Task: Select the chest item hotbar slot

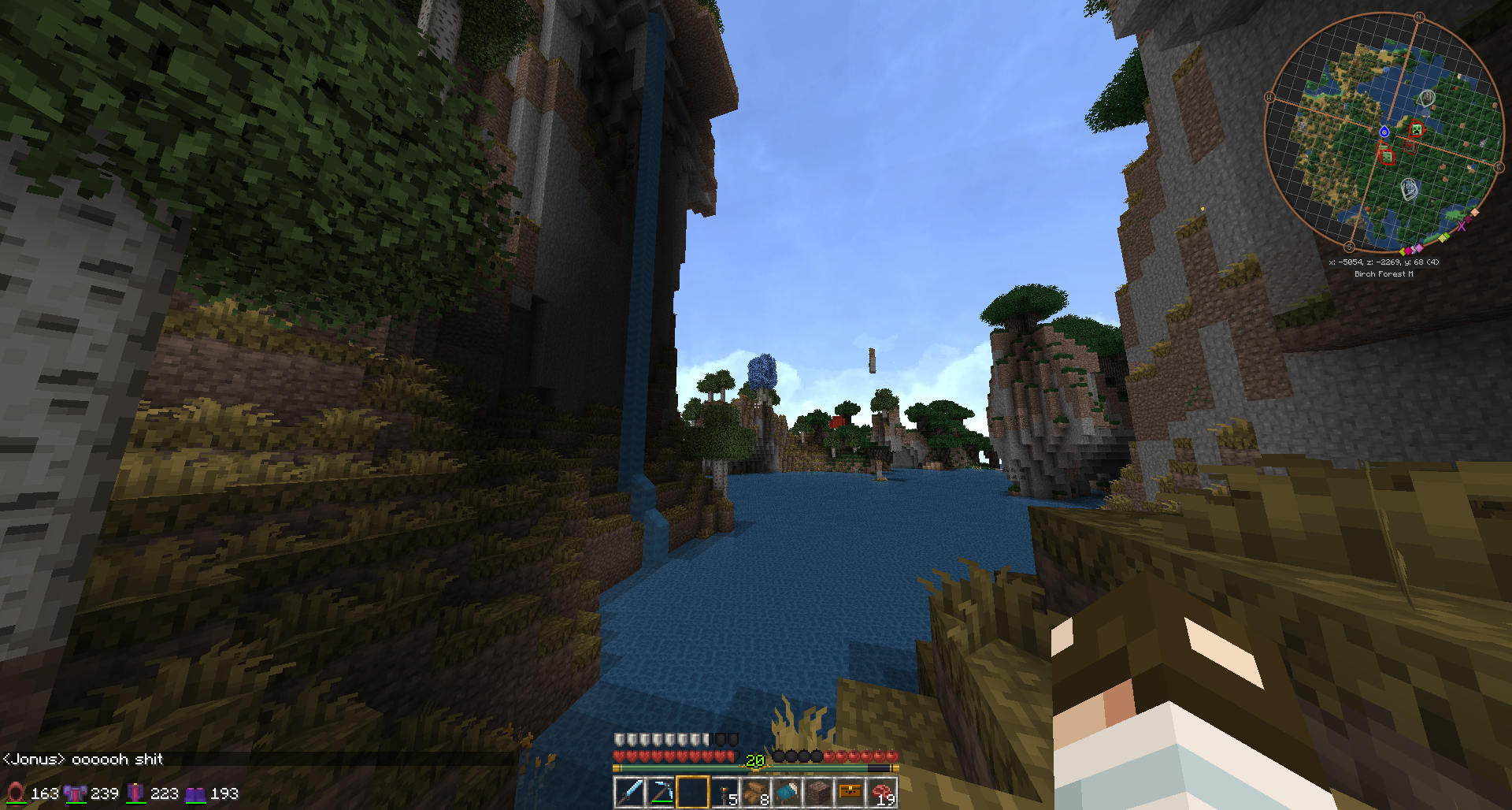Action: click(x=850, y=792)
